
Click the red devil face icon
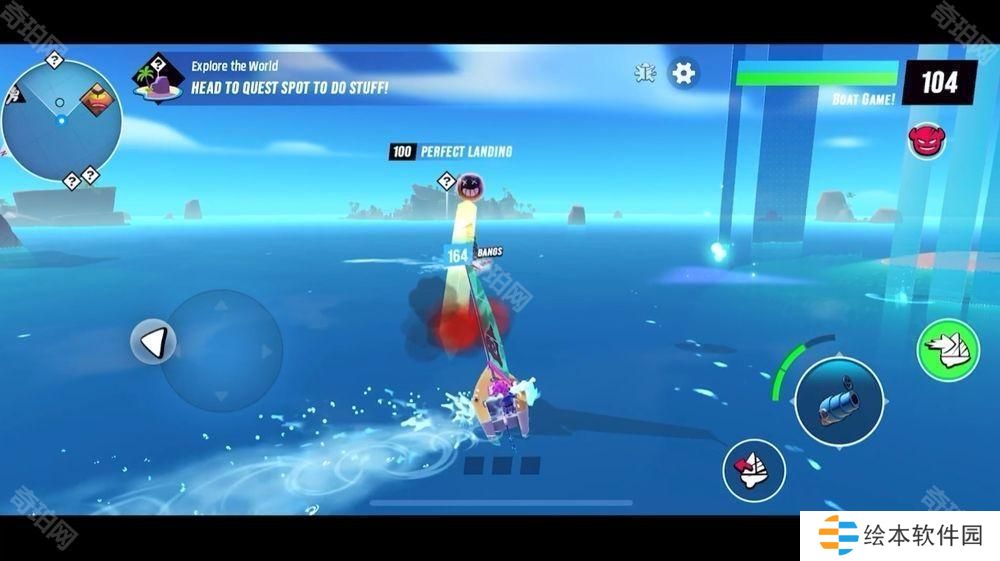[926, 139]
